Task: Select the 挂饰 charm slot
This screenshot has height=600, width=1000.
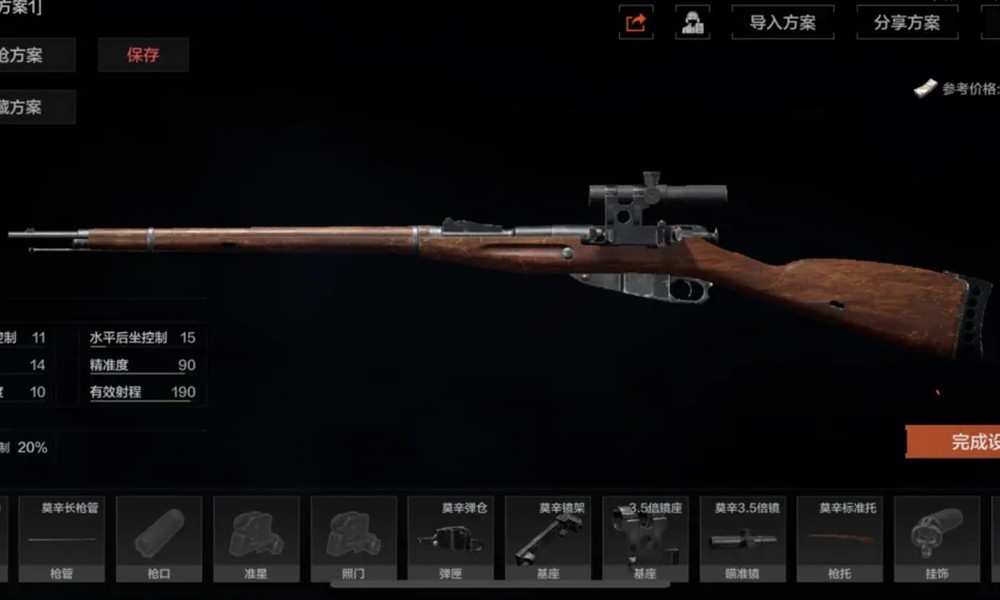Action: coord(936,539)
